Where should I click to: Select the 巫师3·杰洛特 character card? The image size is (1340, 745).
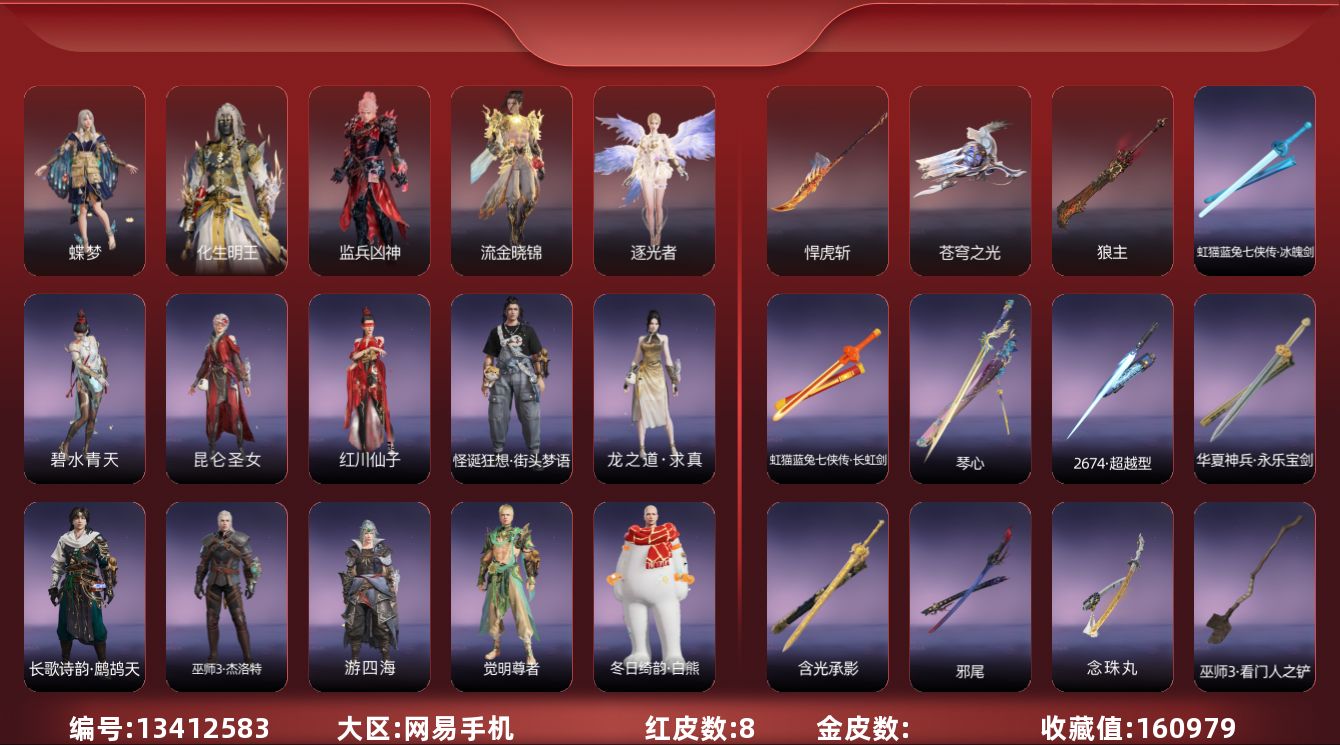pyautogui.click(x=226, y=595)
